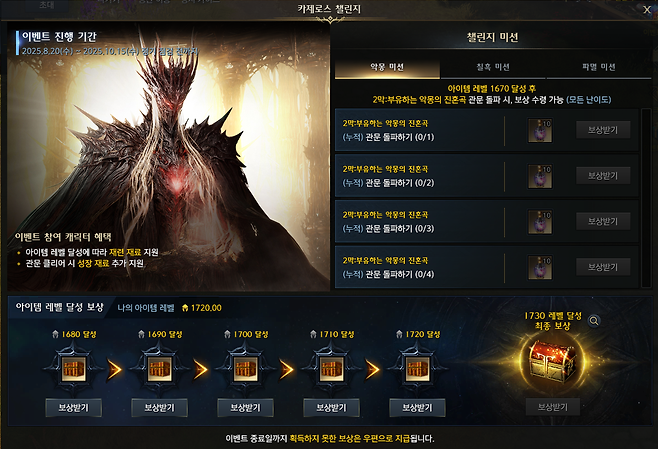Image resolution: width=658 pixels, height=449 pixels.
Task: Claim the 1680 level achievement reward
Action: coord(74,408)
